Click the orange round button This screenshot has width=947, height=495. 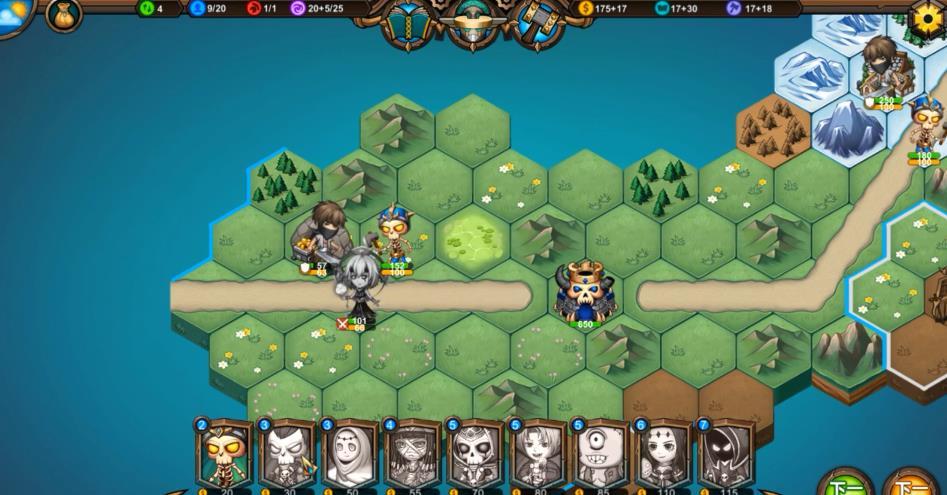coord(910,485)
